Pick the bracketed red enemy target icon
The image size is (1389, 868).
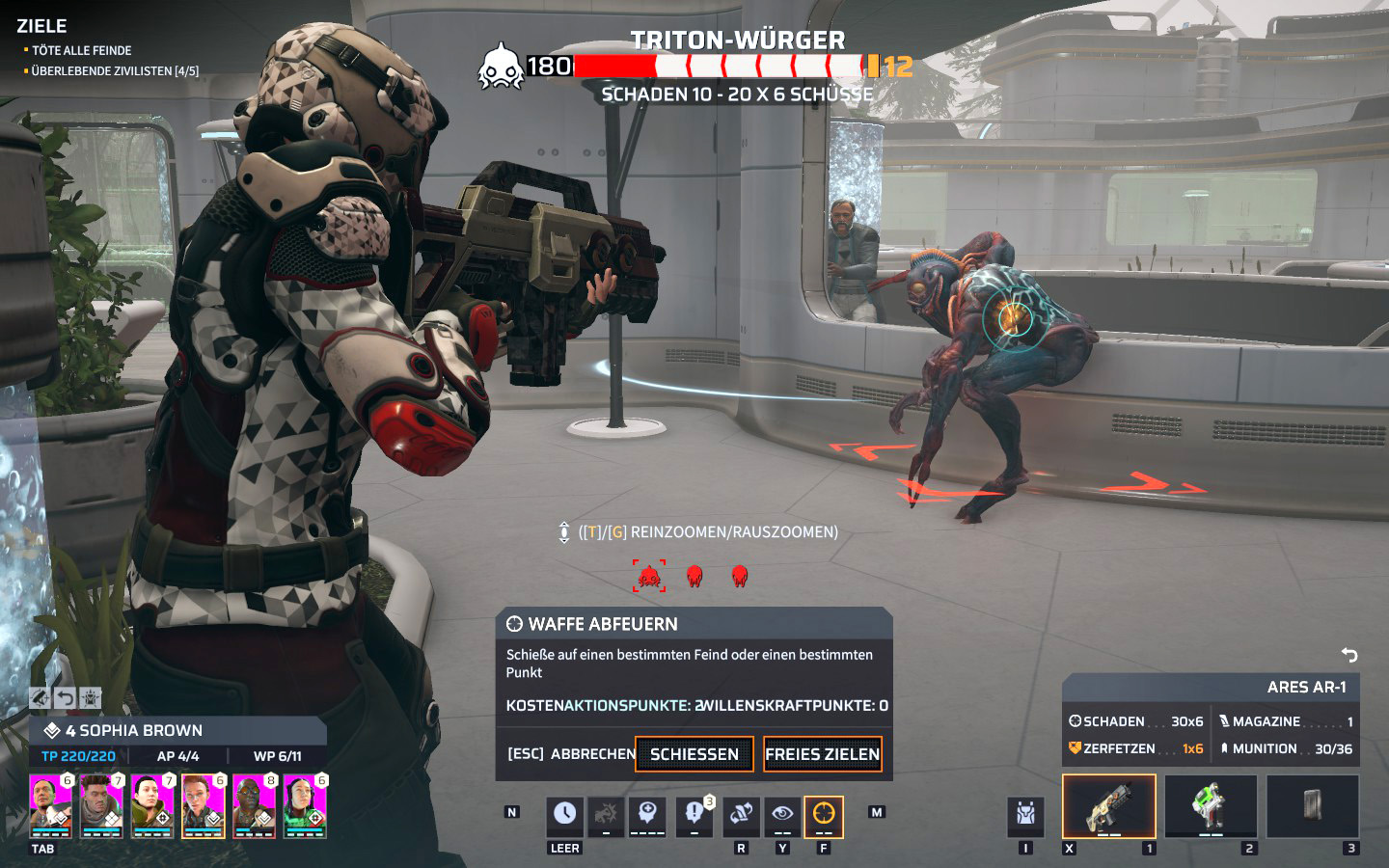(648, 576)
